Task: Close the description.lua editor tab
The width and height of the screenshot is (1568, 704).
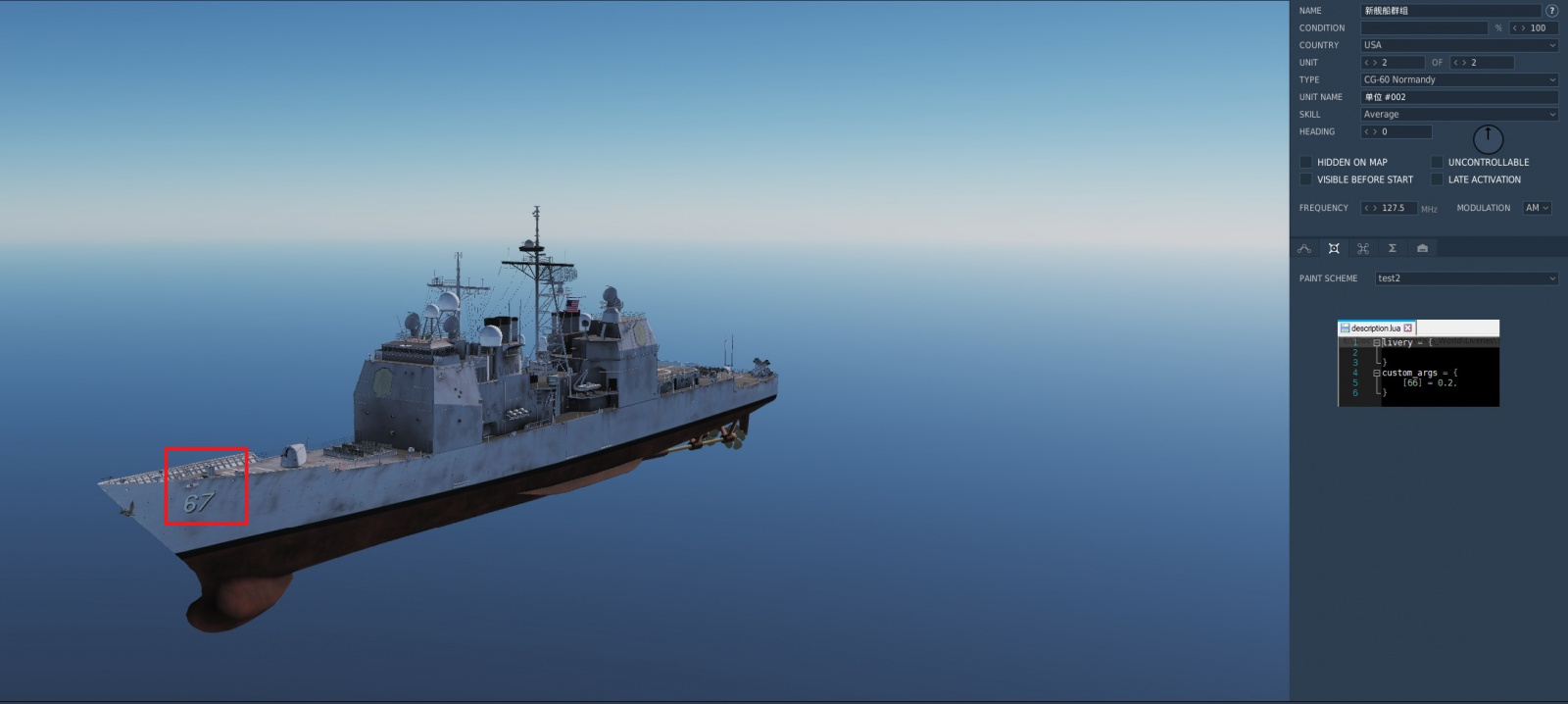Action: click(1408, 328)
